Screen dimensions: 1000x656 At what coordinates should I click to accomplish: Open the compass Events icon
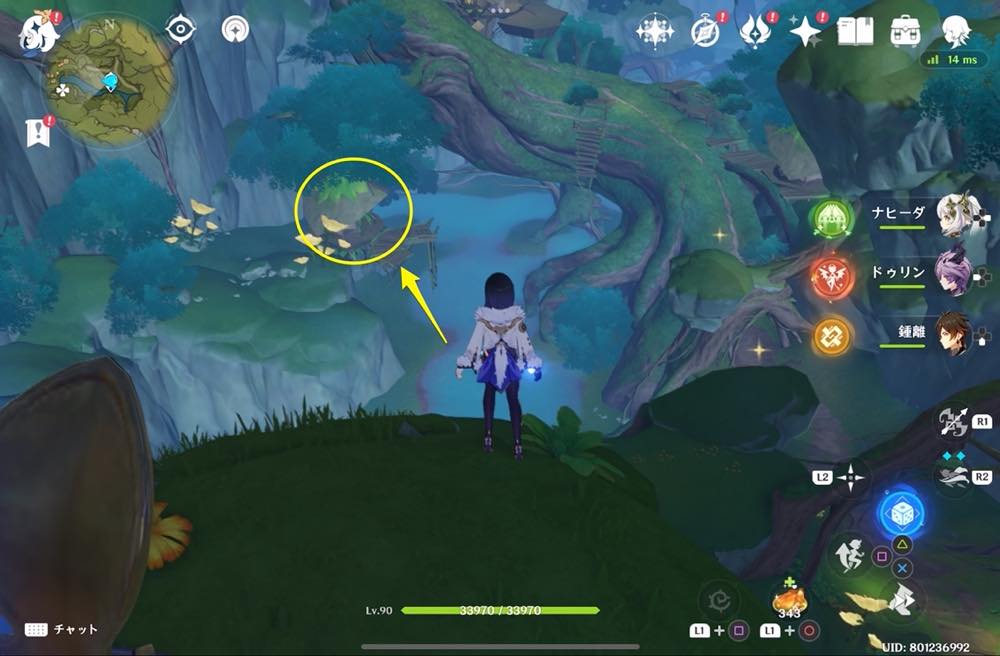click(x=705, y=32)
